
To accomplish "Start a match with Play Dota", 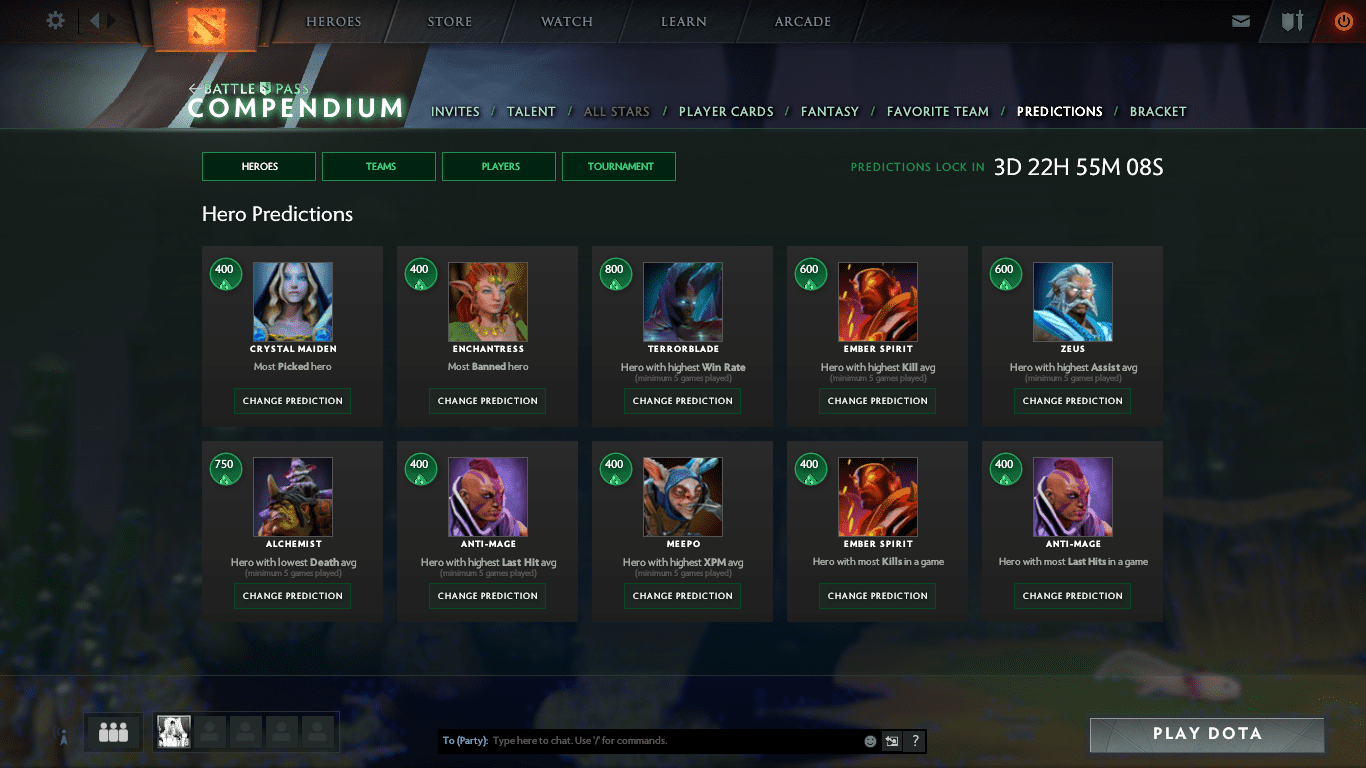I will (x=1207, y=734).
